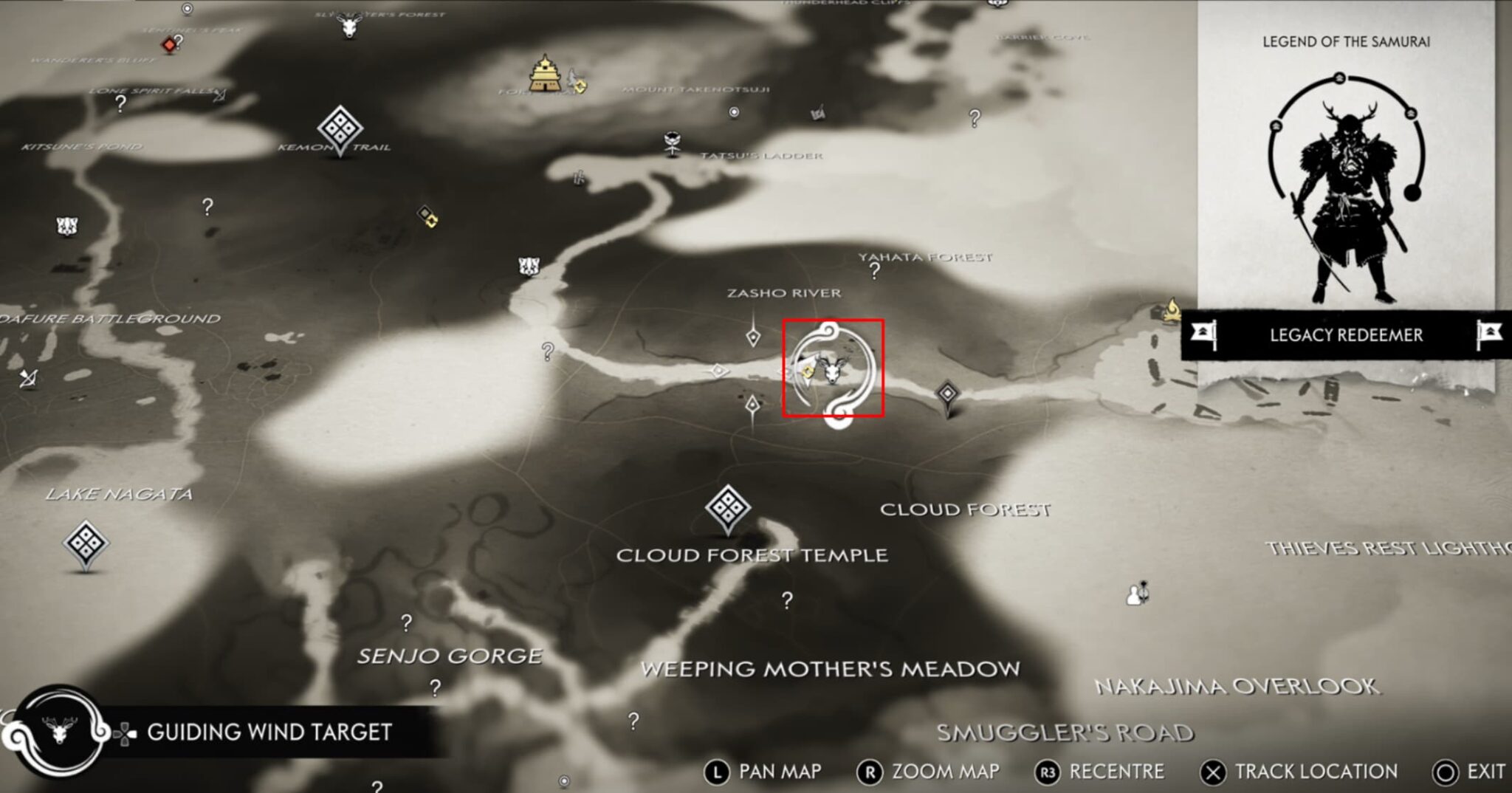Select the archery bow icon west of Lake Nagata
Screen dimensions: 1512x793
(x=27, y=380)
